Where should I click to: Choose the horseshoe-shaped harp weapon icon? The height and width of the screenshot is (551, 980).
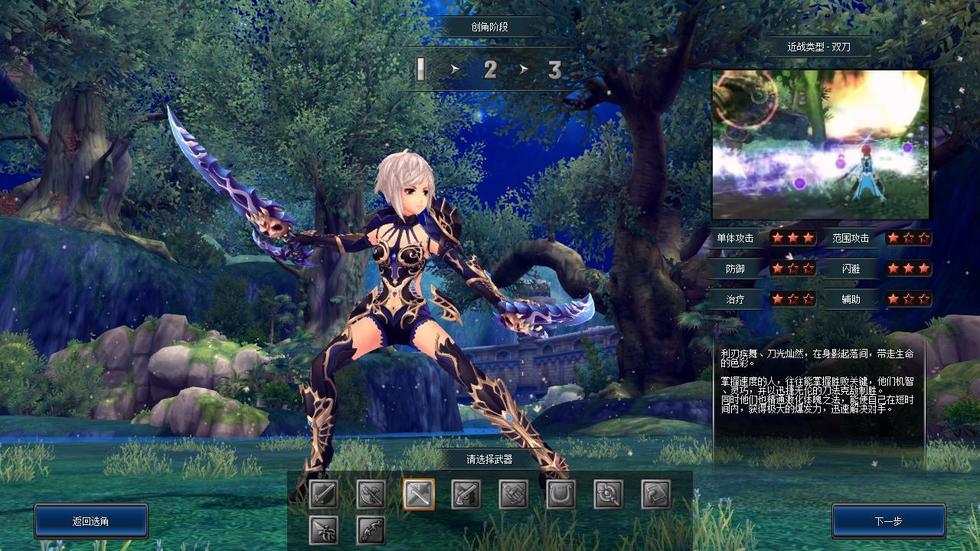561,493
